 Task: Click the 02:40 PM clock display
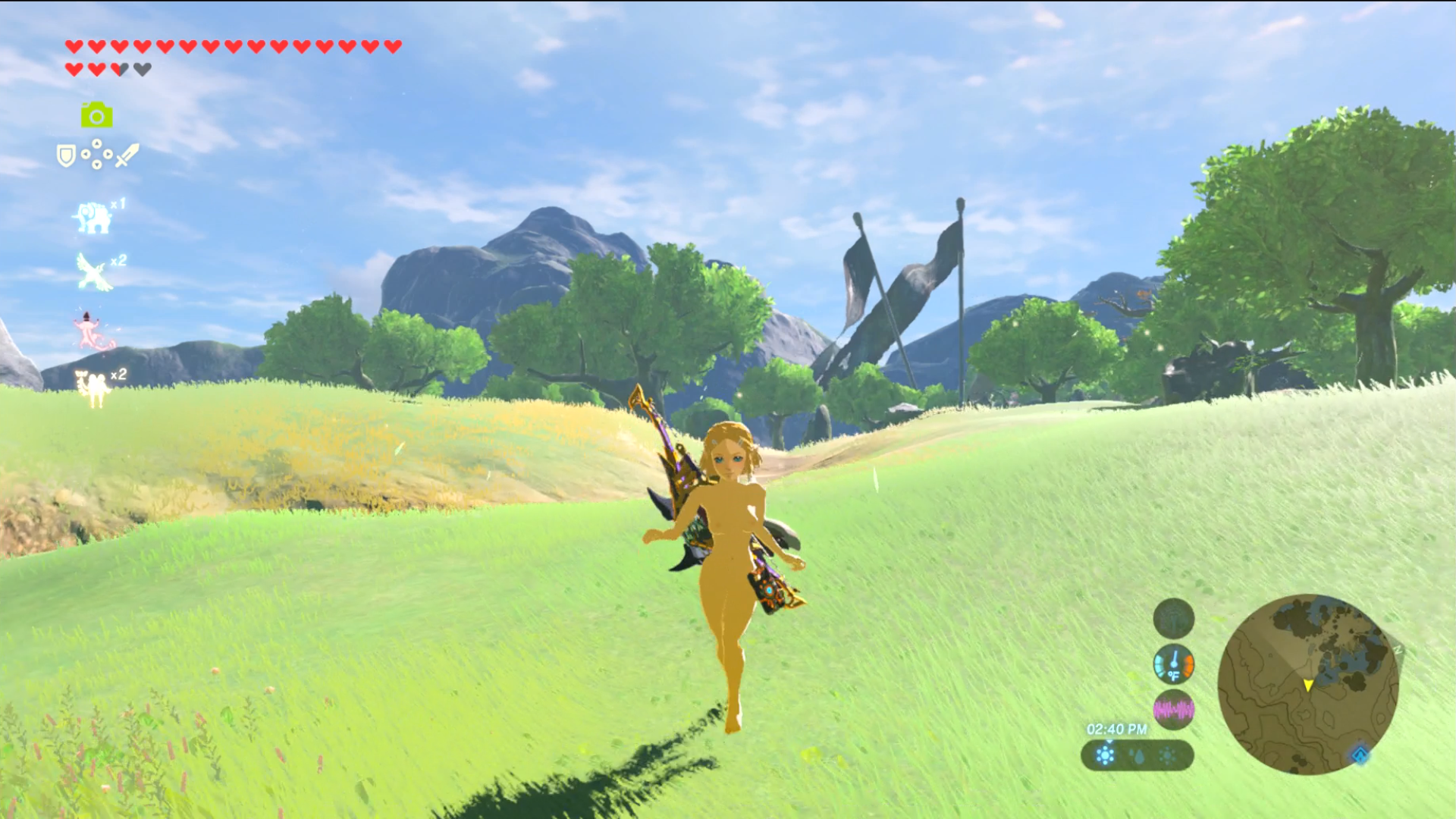click(1117, 730)
